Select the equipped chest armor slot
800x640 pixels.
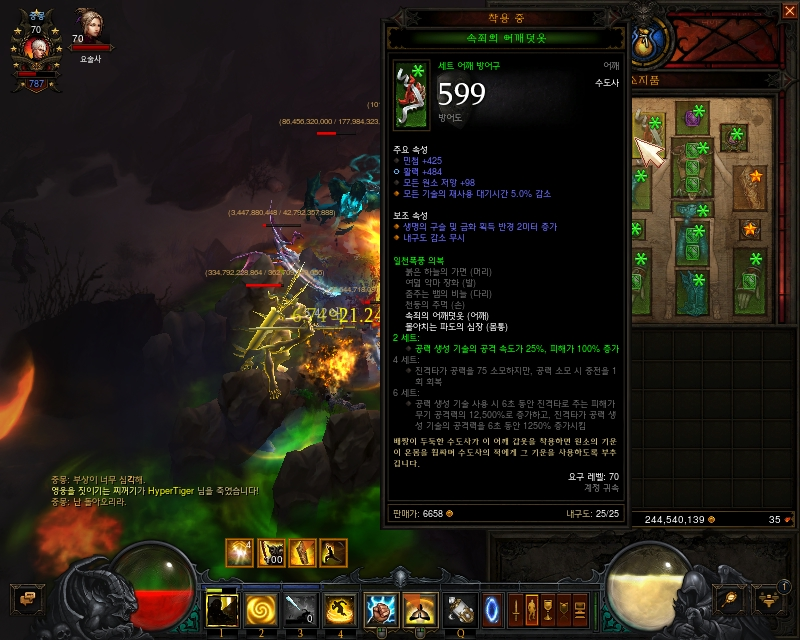(693, 170)
